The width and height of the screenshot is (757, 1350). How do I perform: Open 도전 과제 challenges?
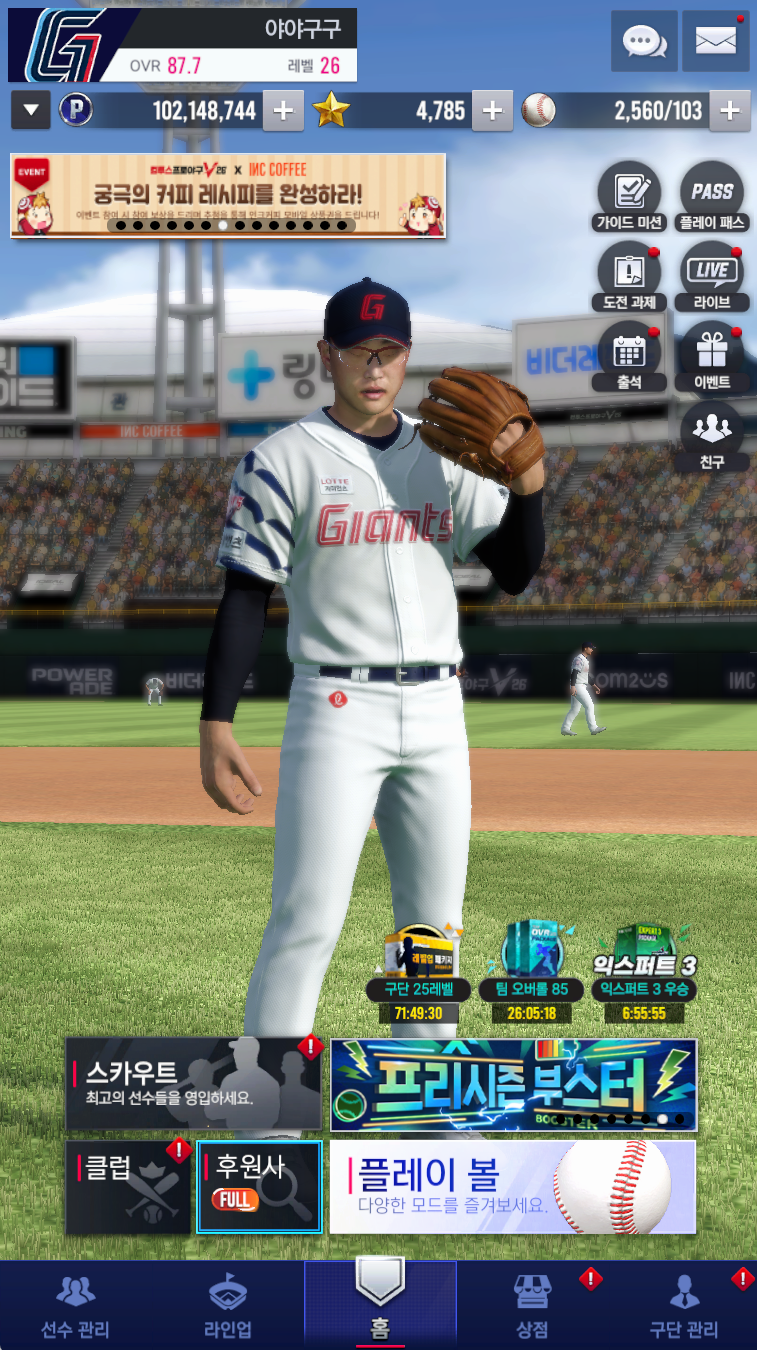tap(629, 277)
